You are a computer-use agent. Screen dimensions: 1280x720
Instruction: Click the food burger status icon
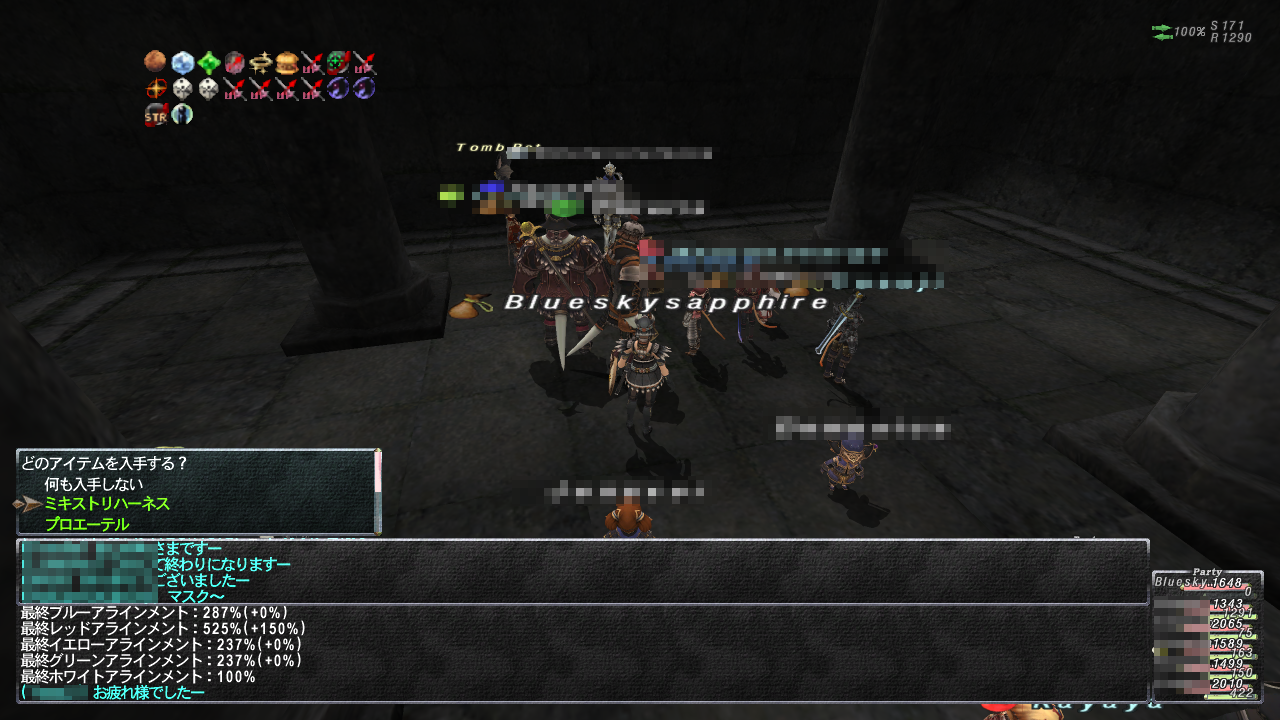286,63
